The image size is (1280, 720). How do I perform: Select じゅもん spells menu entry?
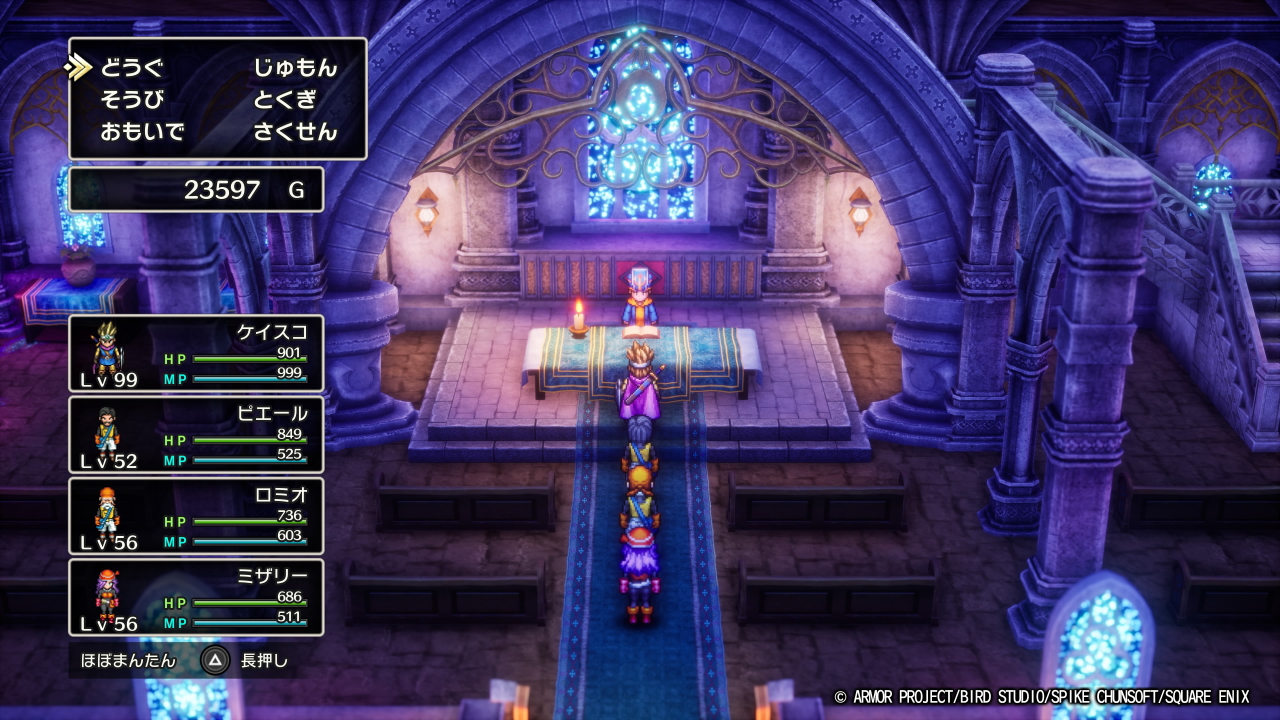tap(295, 68)
